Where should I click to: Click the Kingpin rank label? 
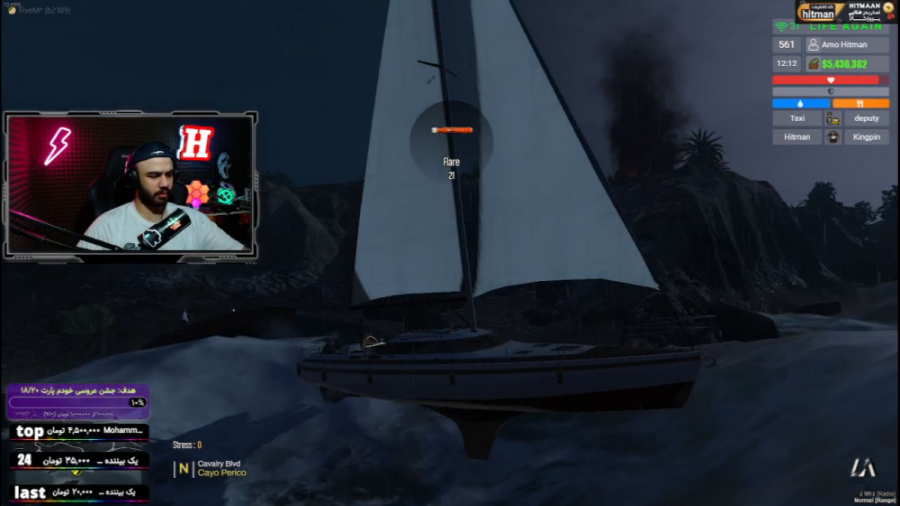click(866, 137)
